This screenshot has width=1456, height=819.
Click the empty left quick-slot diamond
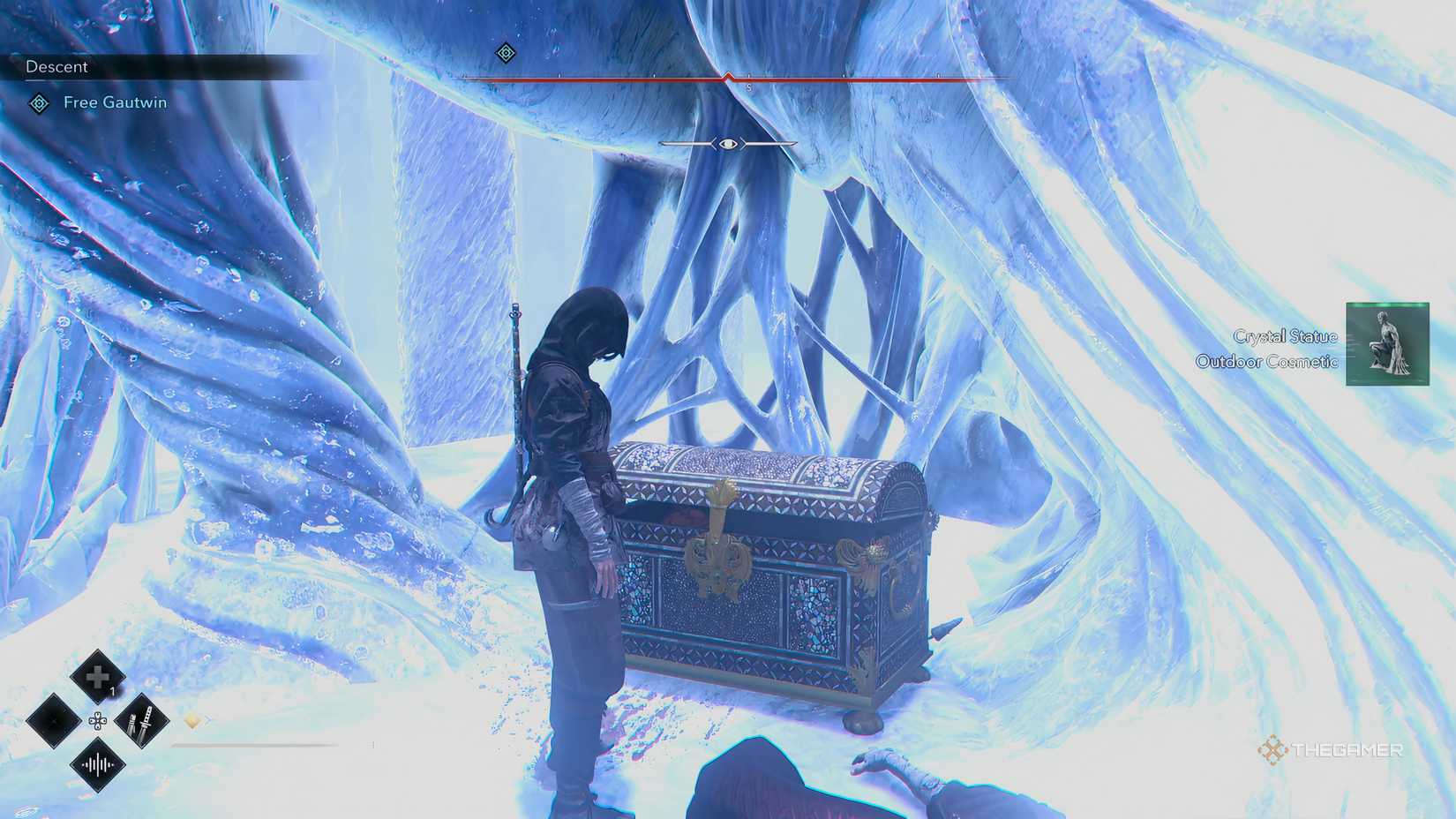coord(55,721)
